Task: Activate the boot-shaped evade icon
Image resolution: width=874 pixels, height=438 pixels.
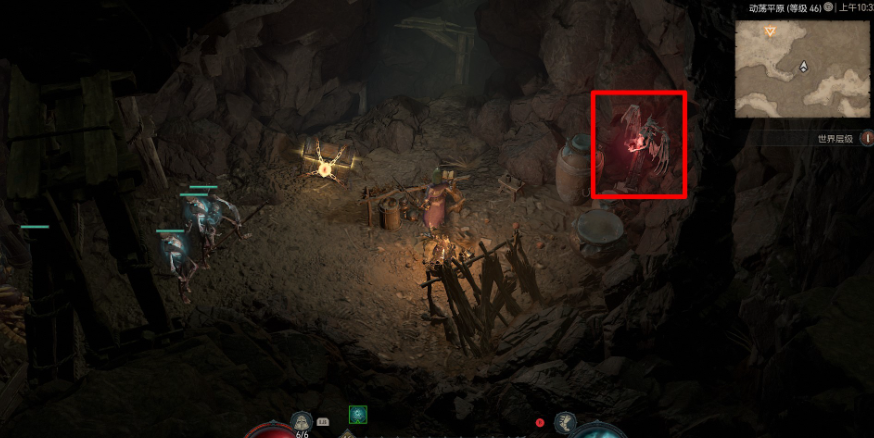Action: point(565,422)
